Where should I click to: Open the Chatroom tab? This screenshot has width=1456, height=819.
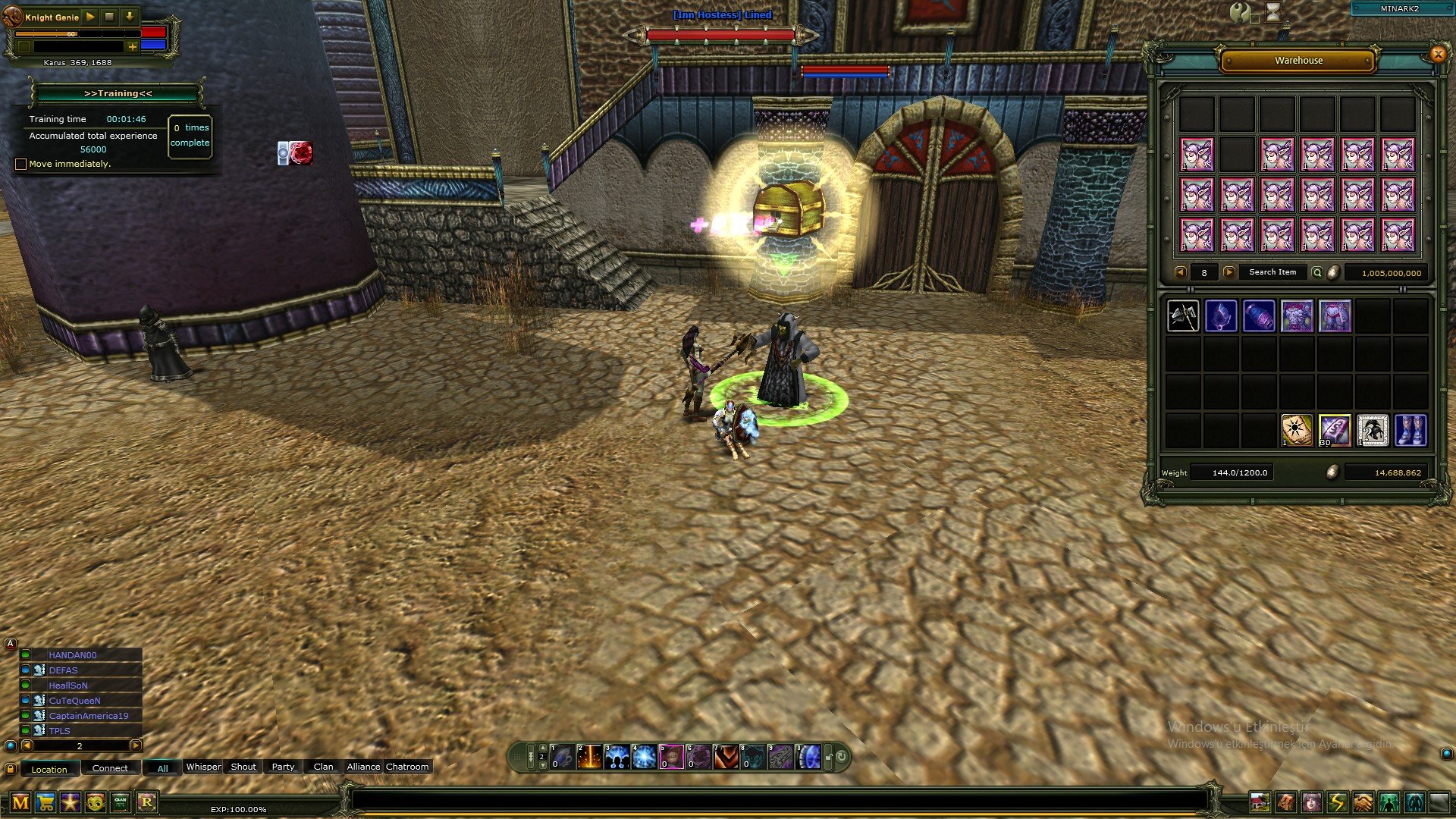coord(407,767)
